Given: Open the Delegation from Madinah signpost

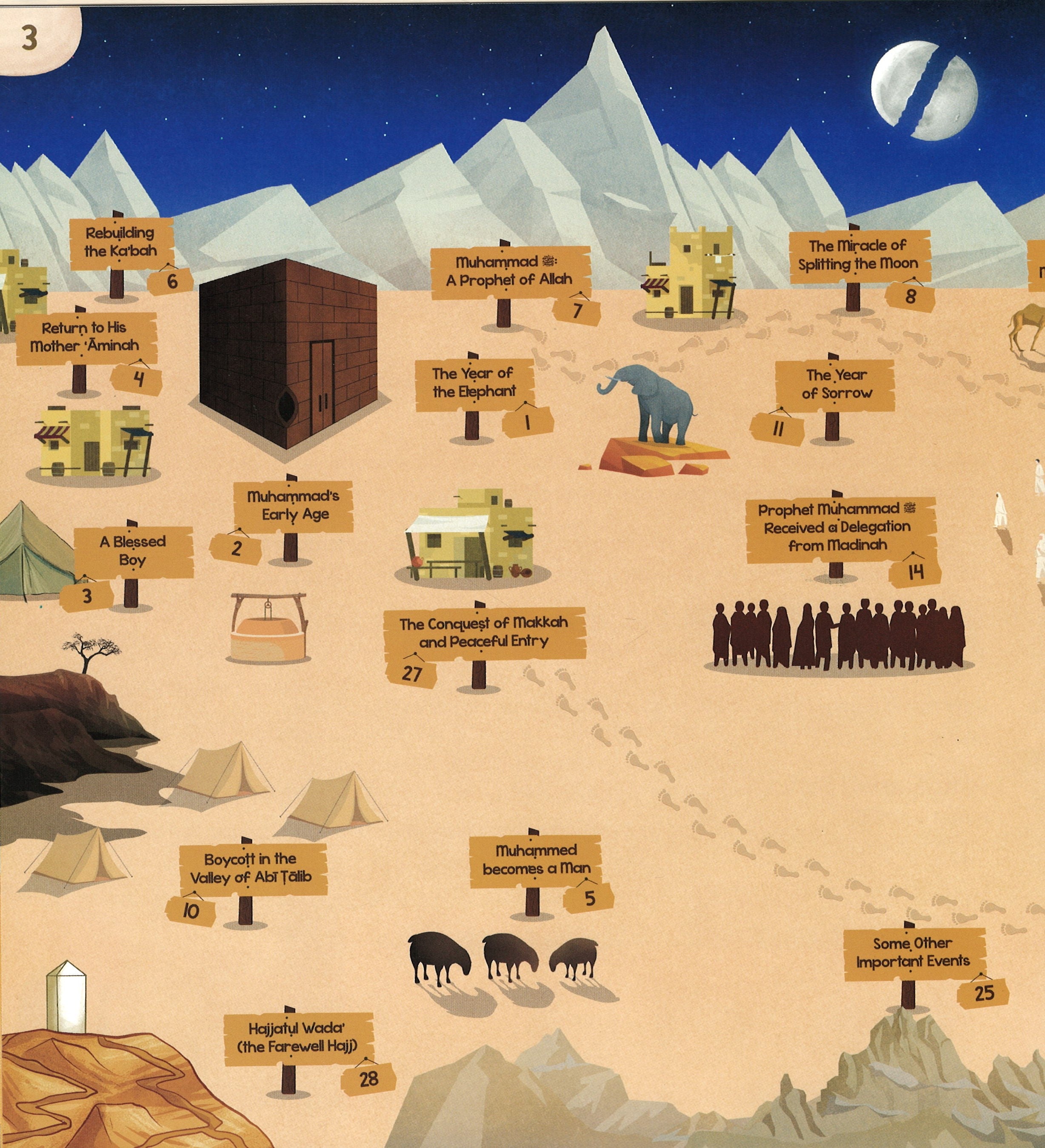Looking at the screenshot, I should (838, 528).
